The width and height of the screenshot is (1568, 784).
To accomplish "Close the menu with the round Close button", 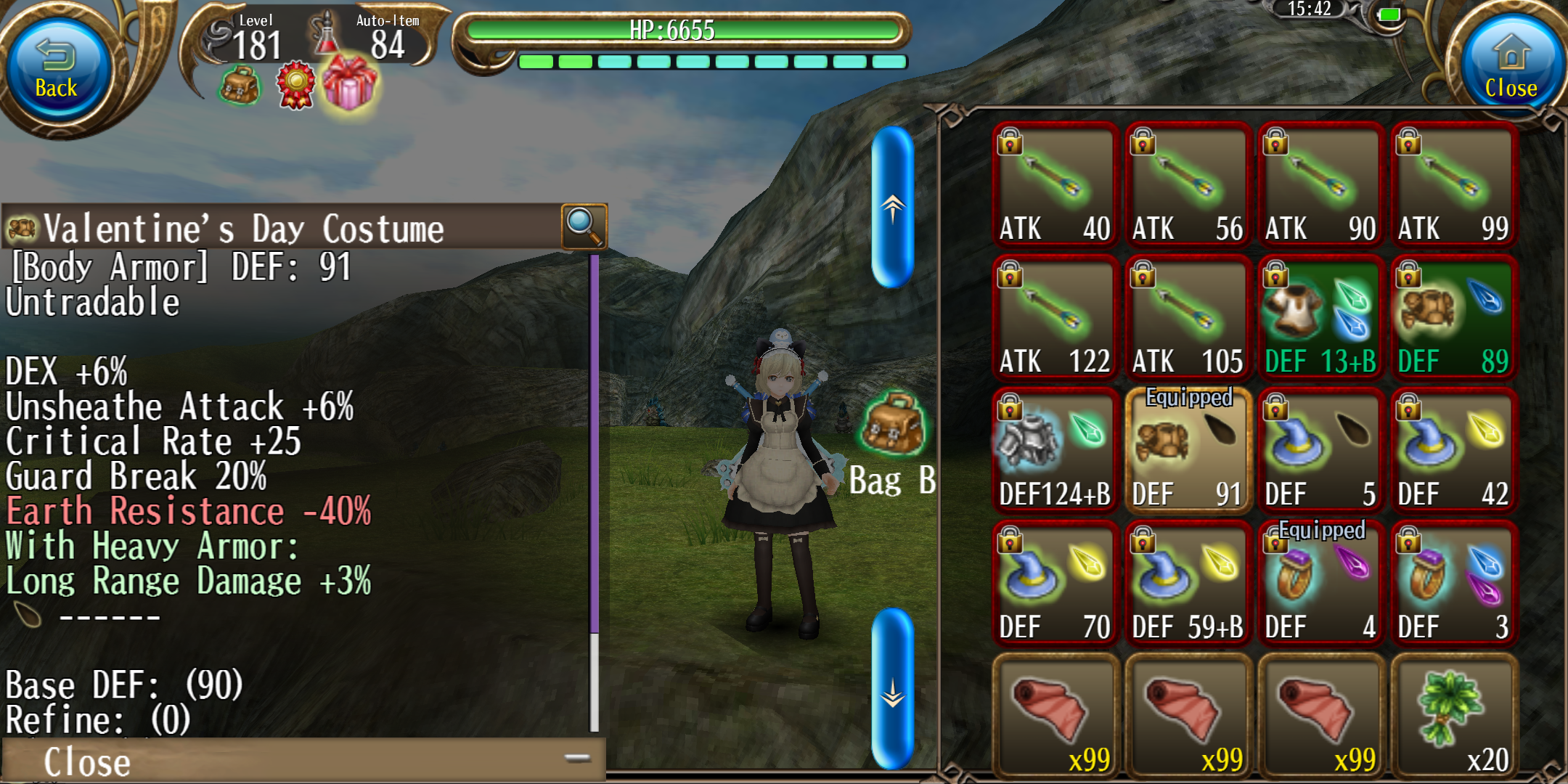I will 1510,69.
